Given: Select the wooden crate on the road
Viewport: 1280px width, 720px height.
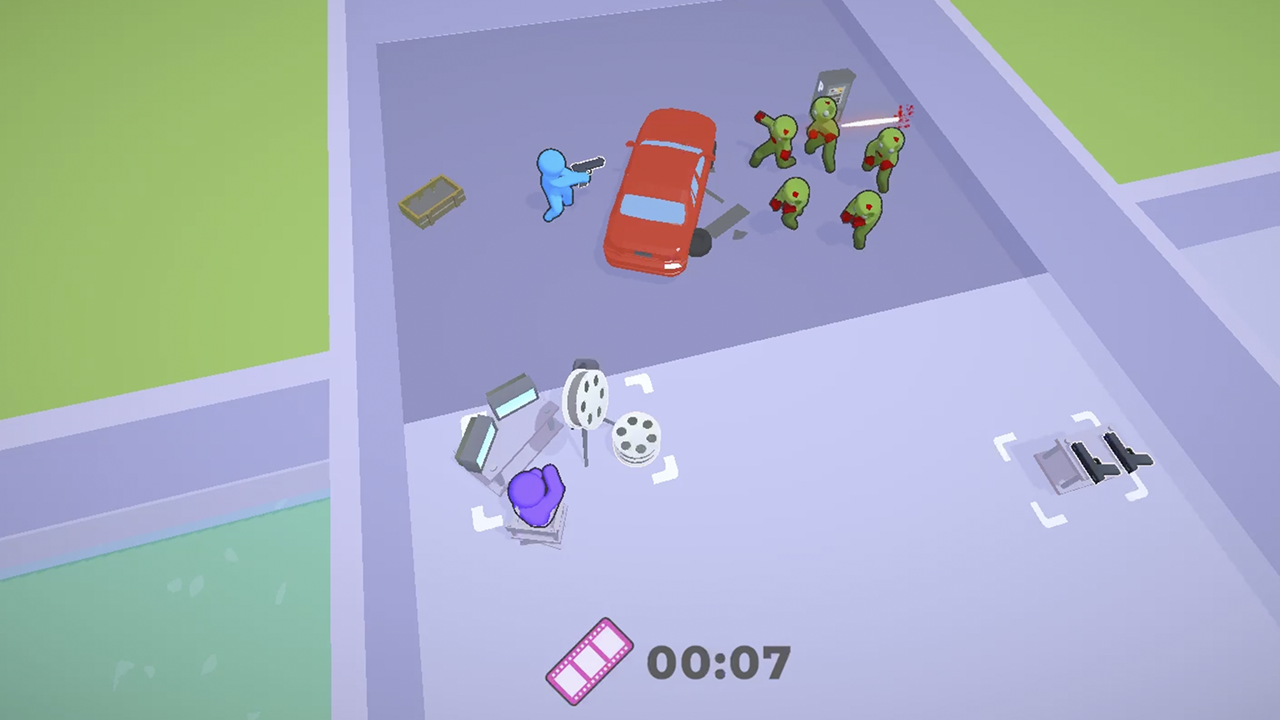Looking at the screenshot, I should (x=433, y=197).
